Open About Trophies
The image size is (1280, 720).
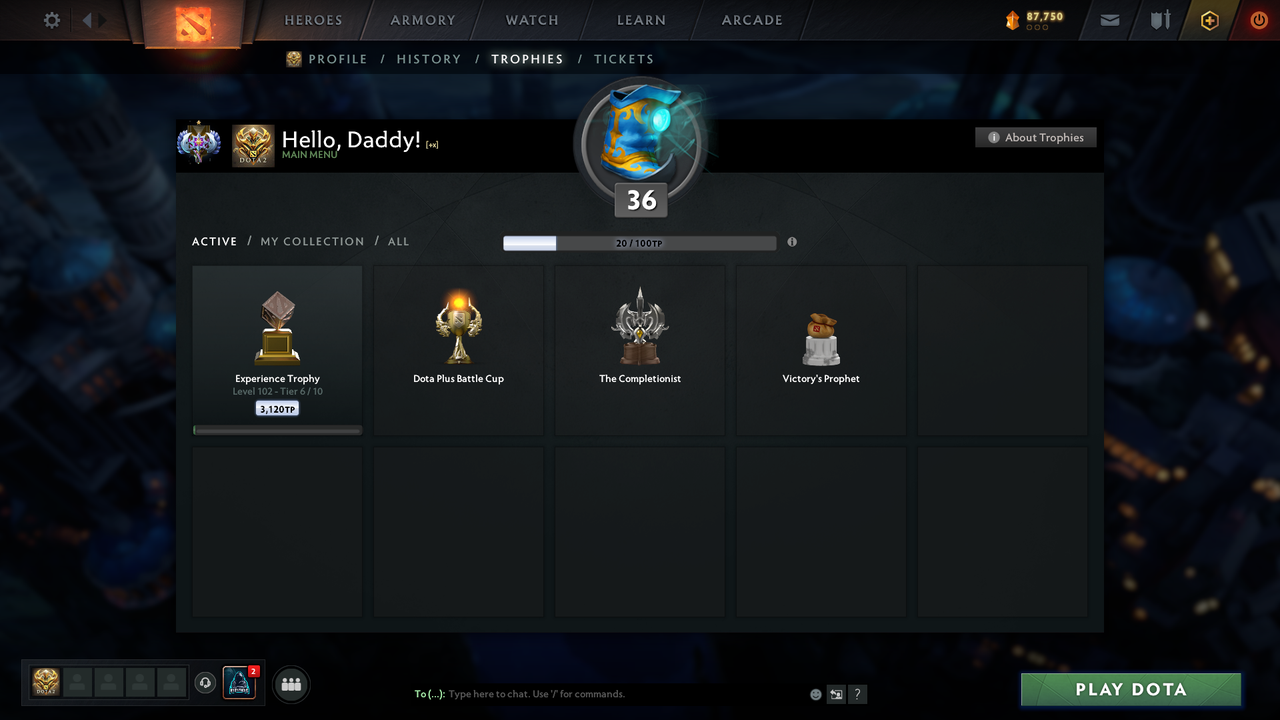(1035, 137)
